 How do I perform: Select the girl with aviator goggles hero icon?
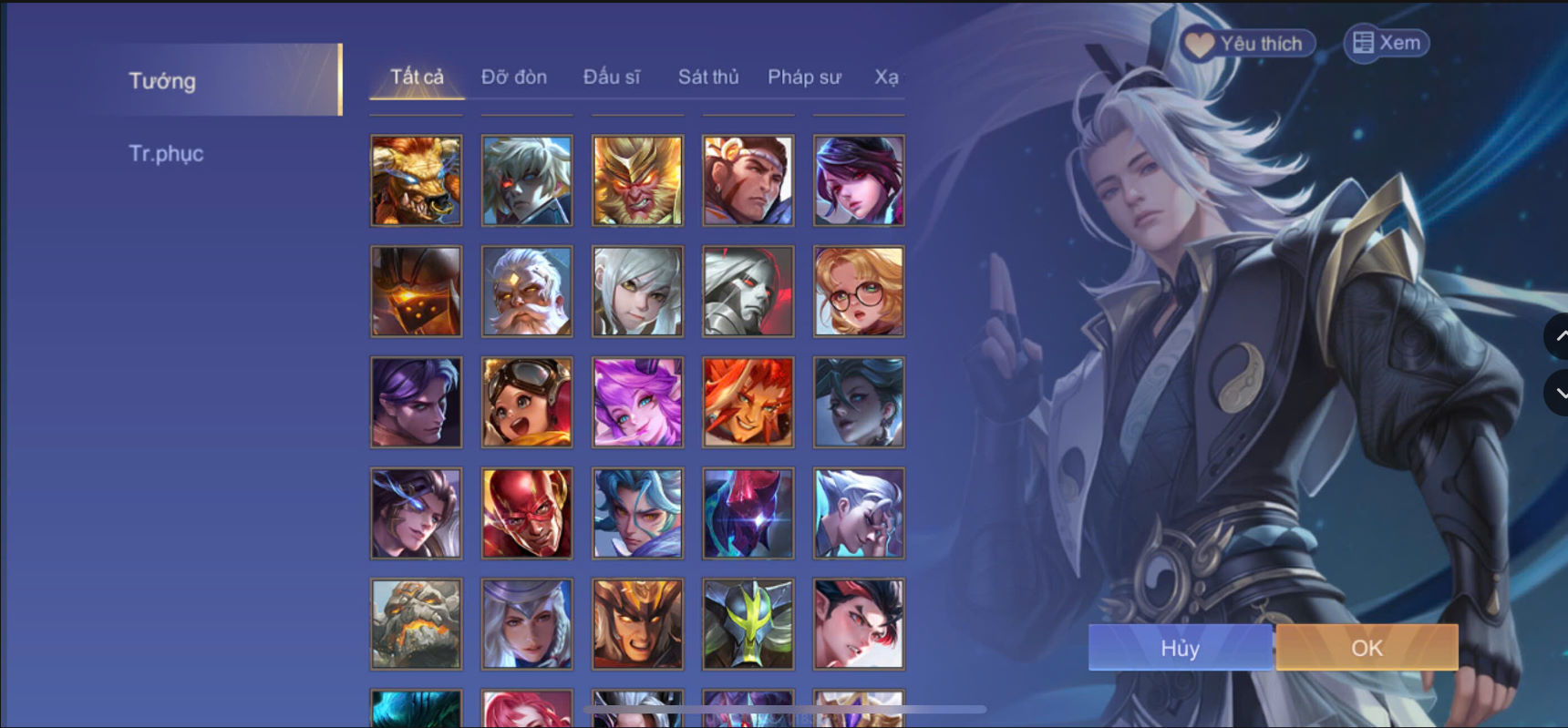pos(527,402)
